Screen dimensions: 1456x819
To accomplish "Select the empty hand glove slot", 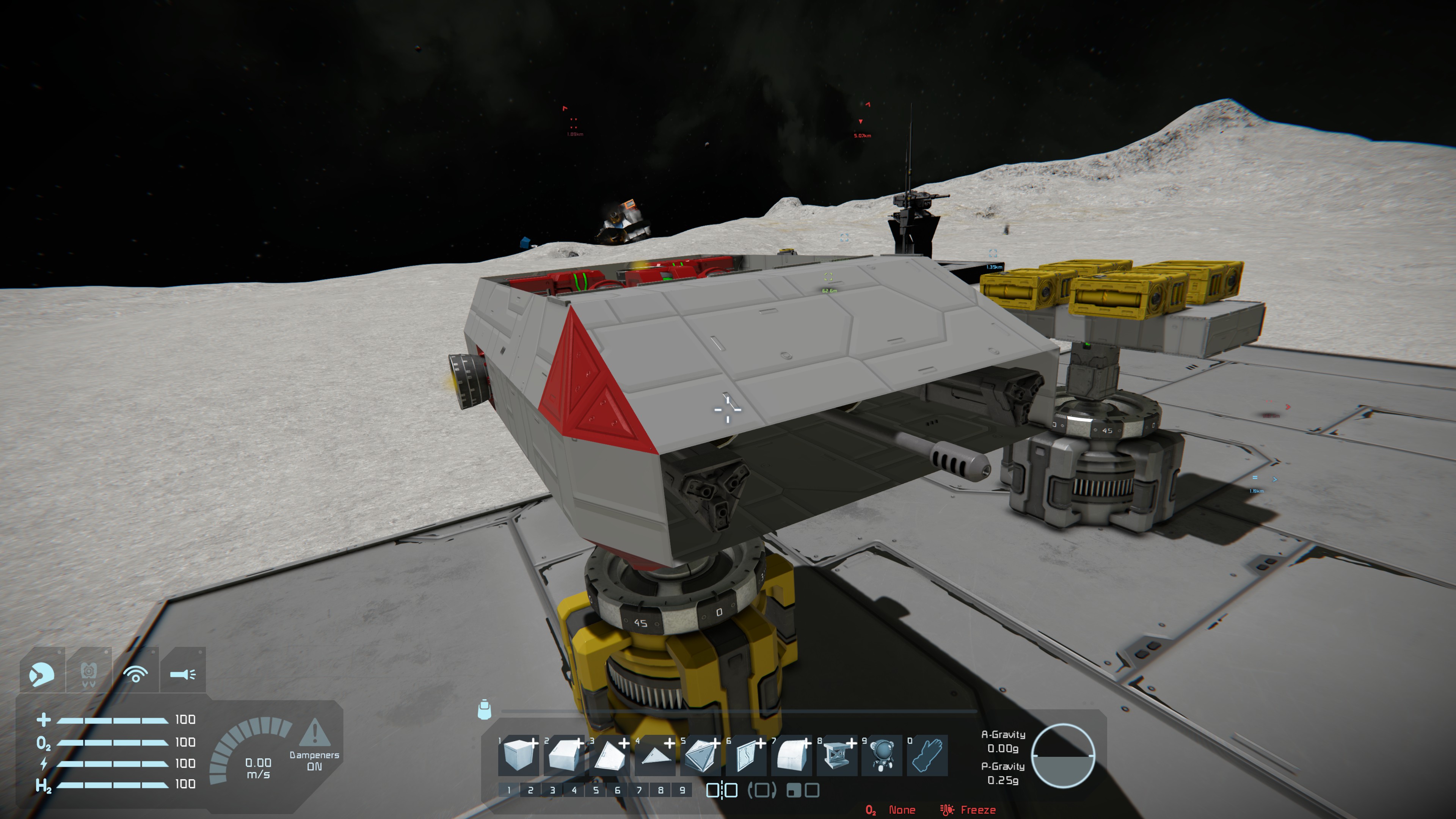I will coord(927,755).
